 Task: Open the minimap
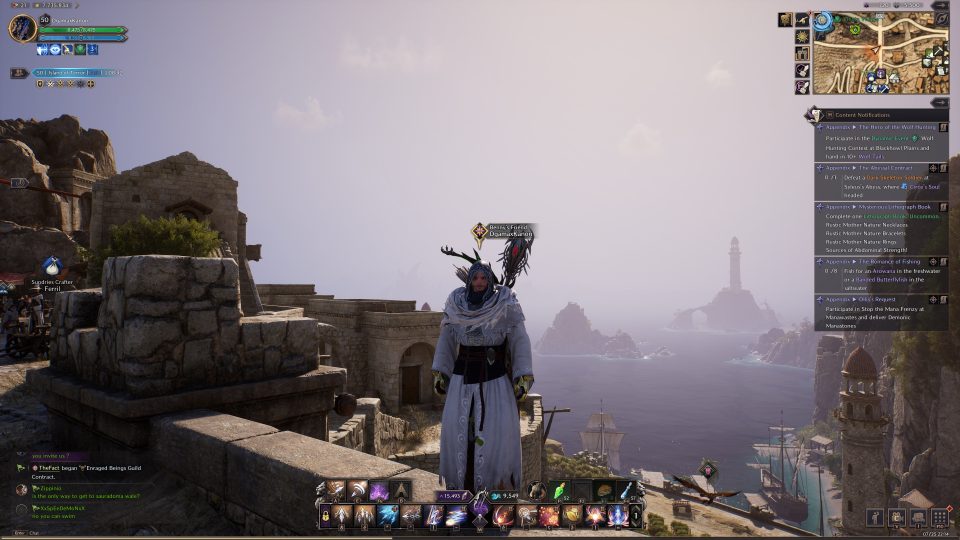coord(880,53)
